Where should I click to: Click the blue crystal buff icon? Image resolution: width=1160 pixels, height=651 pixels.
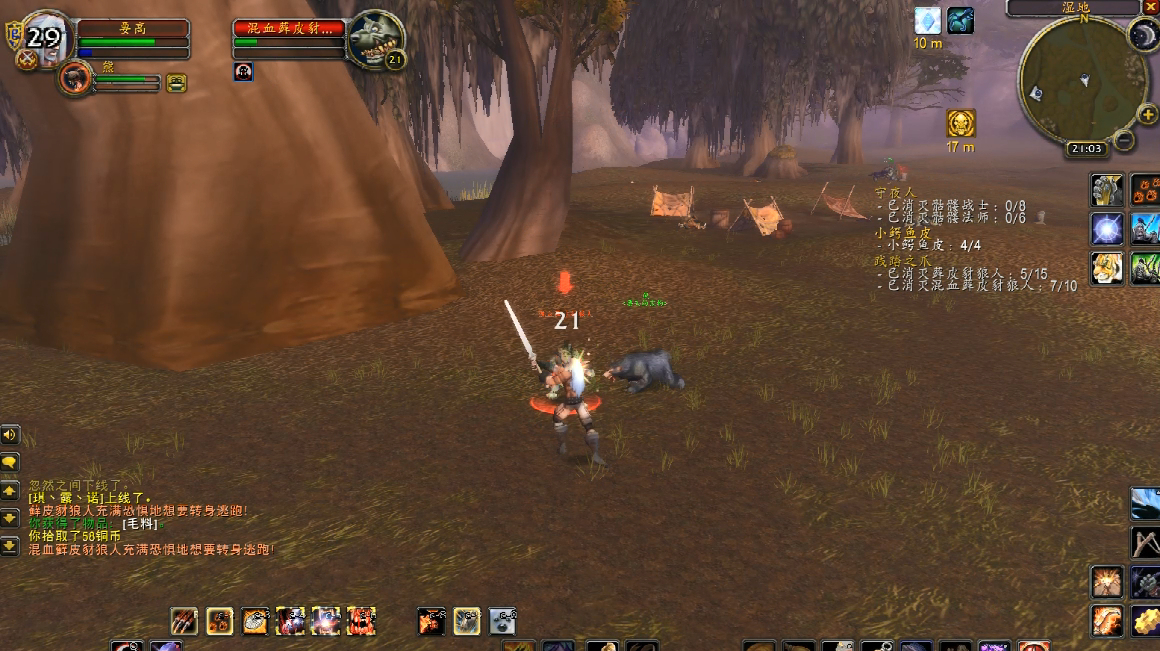[928, 21]
